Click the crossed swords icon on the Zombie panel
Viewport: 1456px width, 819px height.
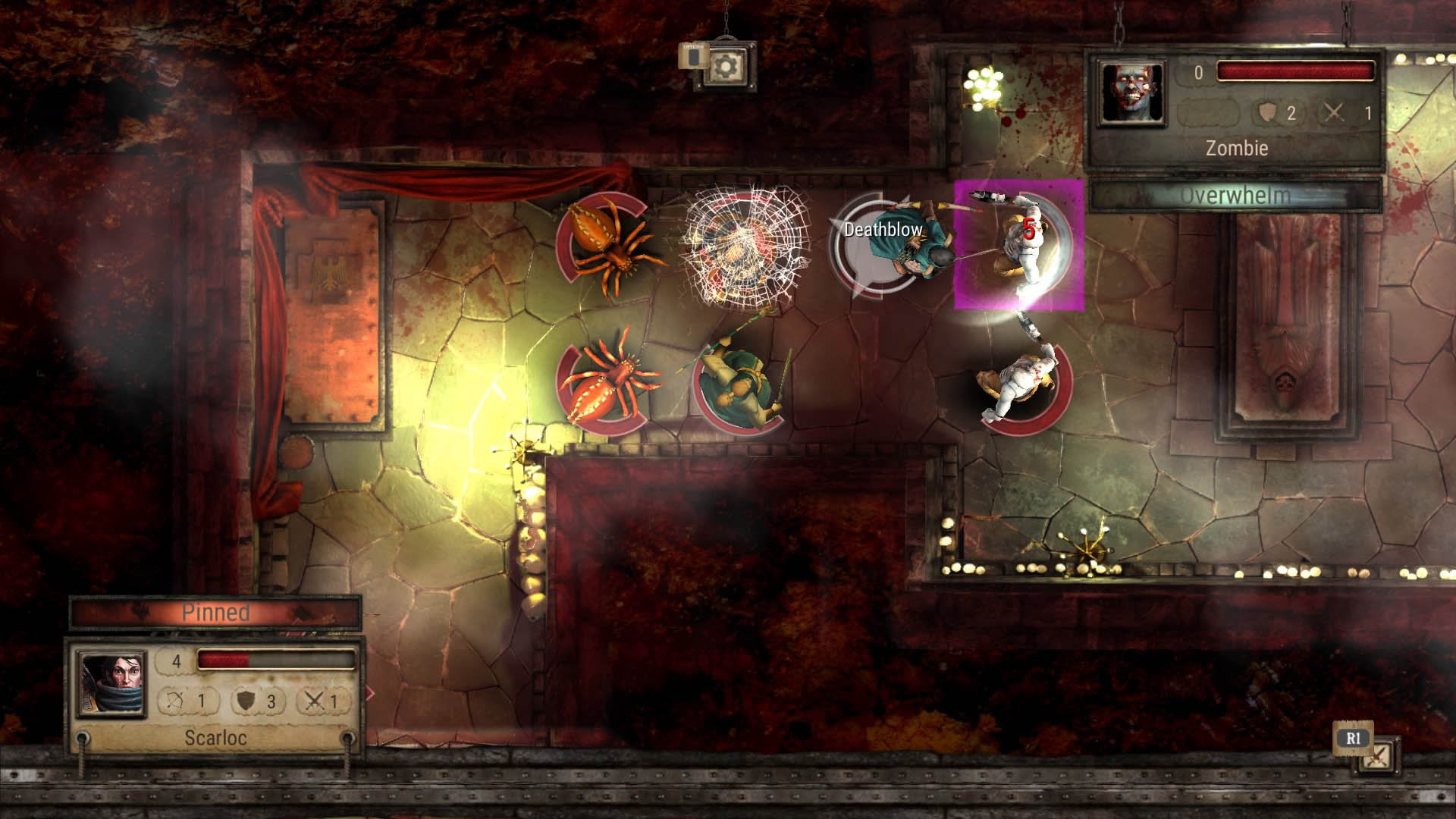pos(1332,111)
